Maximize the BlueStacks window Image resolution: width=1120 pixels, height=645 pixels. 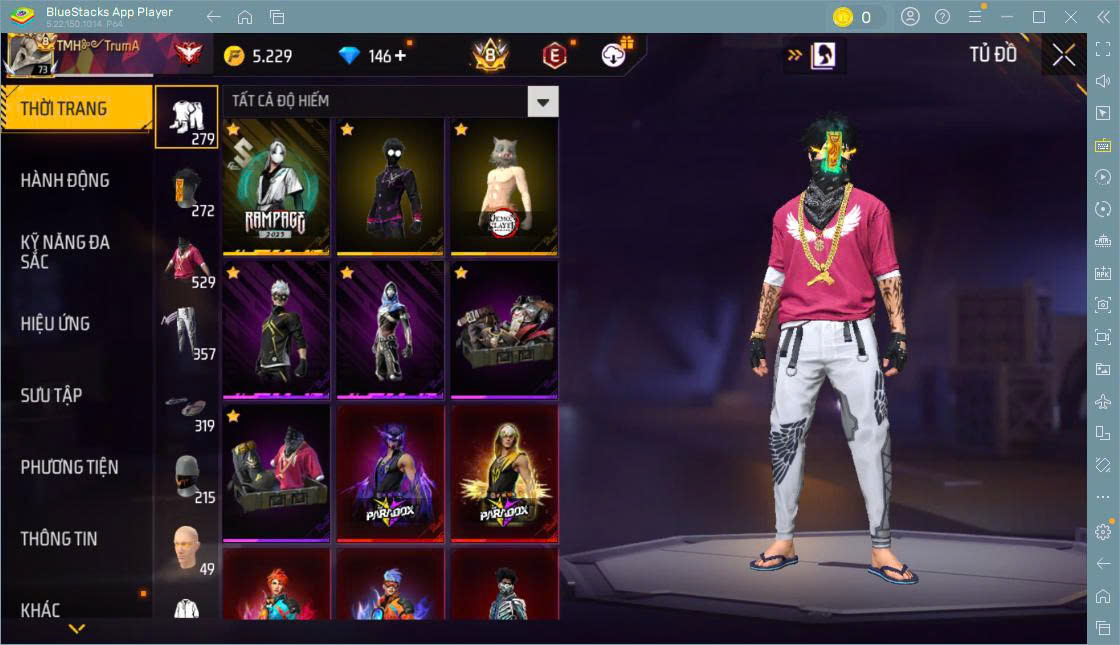click(x=1039, y=17)
